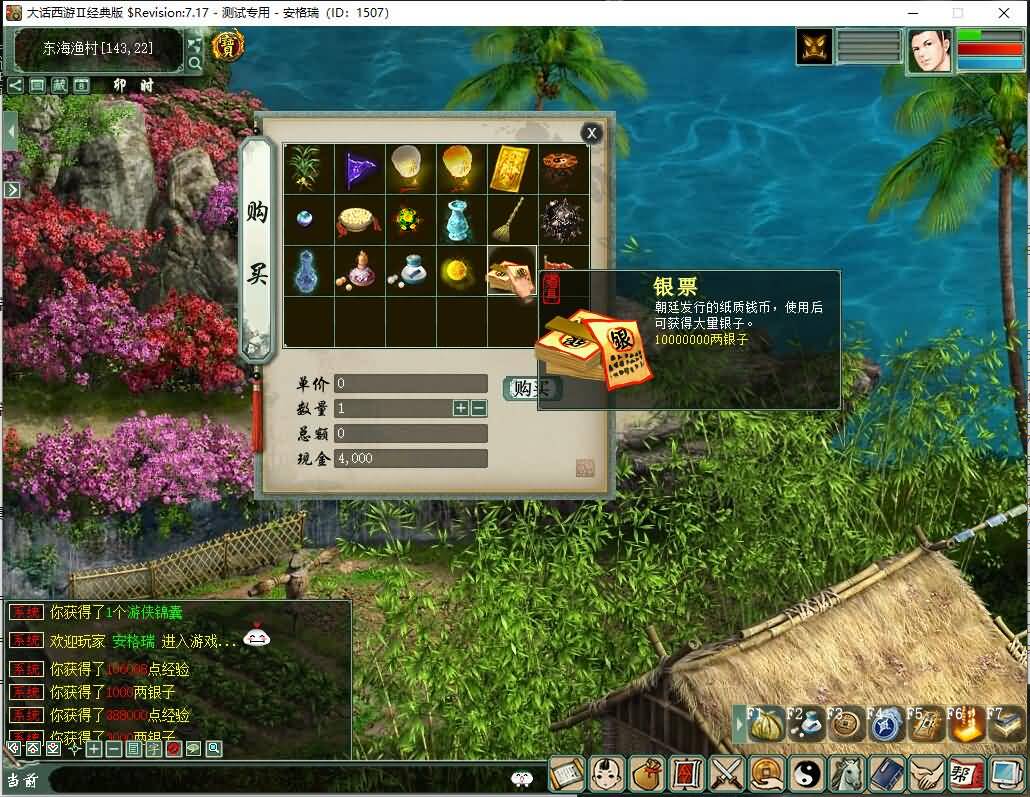
Task: Select the purple flag item in the shop
Action: (359, 168)
